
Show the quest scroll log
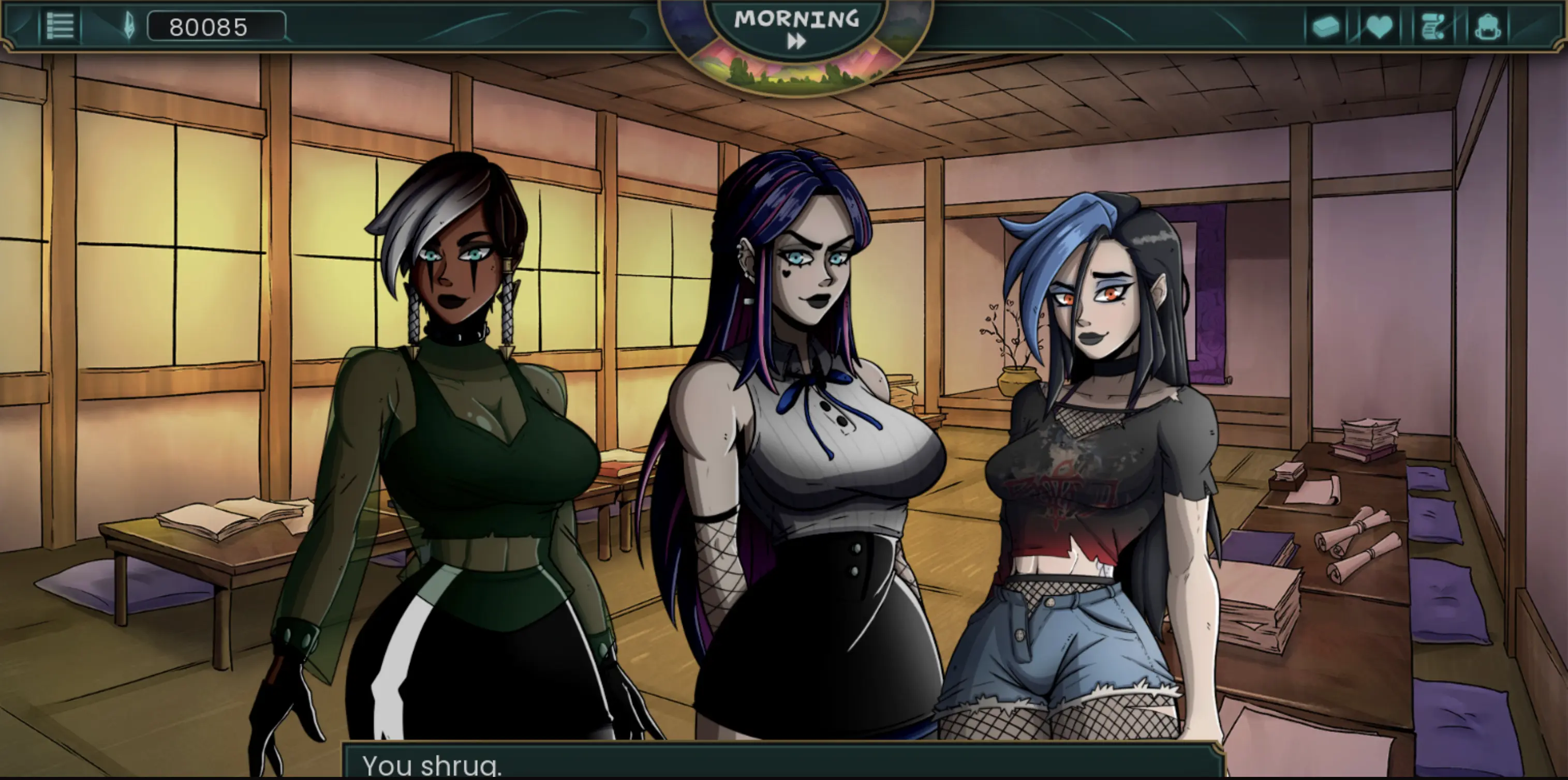coord(1432,27)
